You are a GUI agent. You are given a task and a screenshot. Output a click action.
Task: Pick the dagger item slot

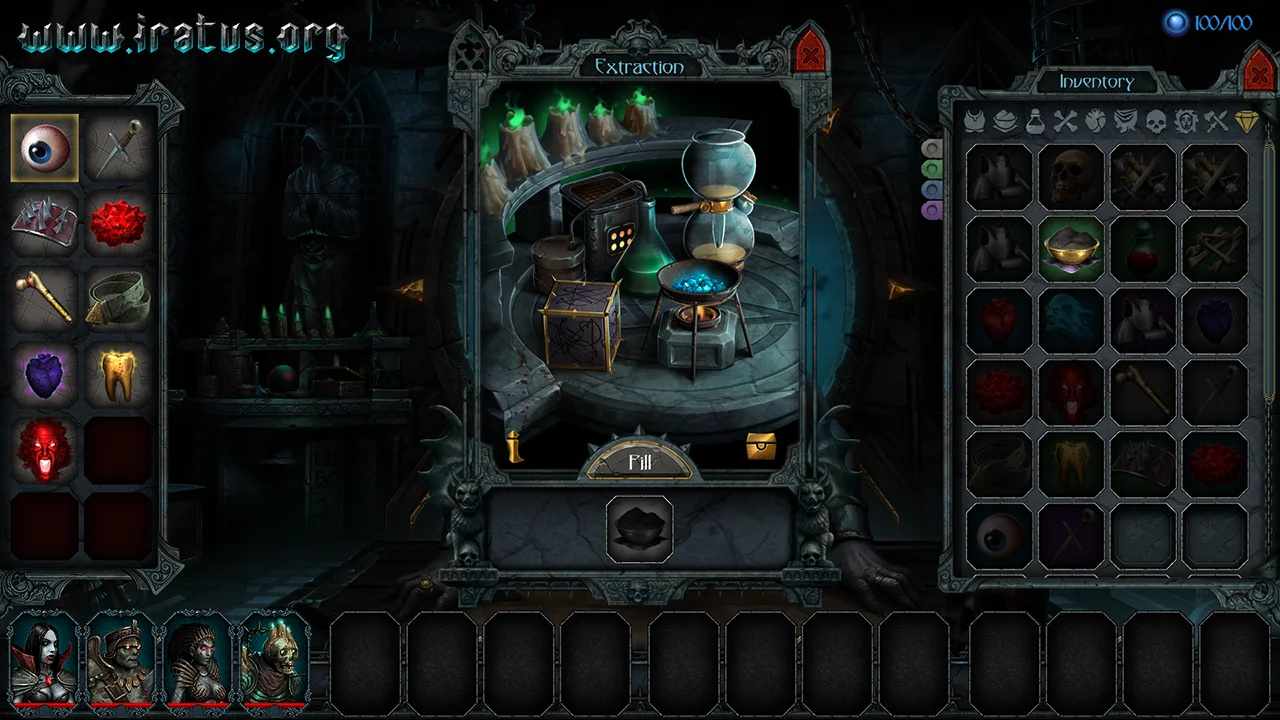pos(118,147)
